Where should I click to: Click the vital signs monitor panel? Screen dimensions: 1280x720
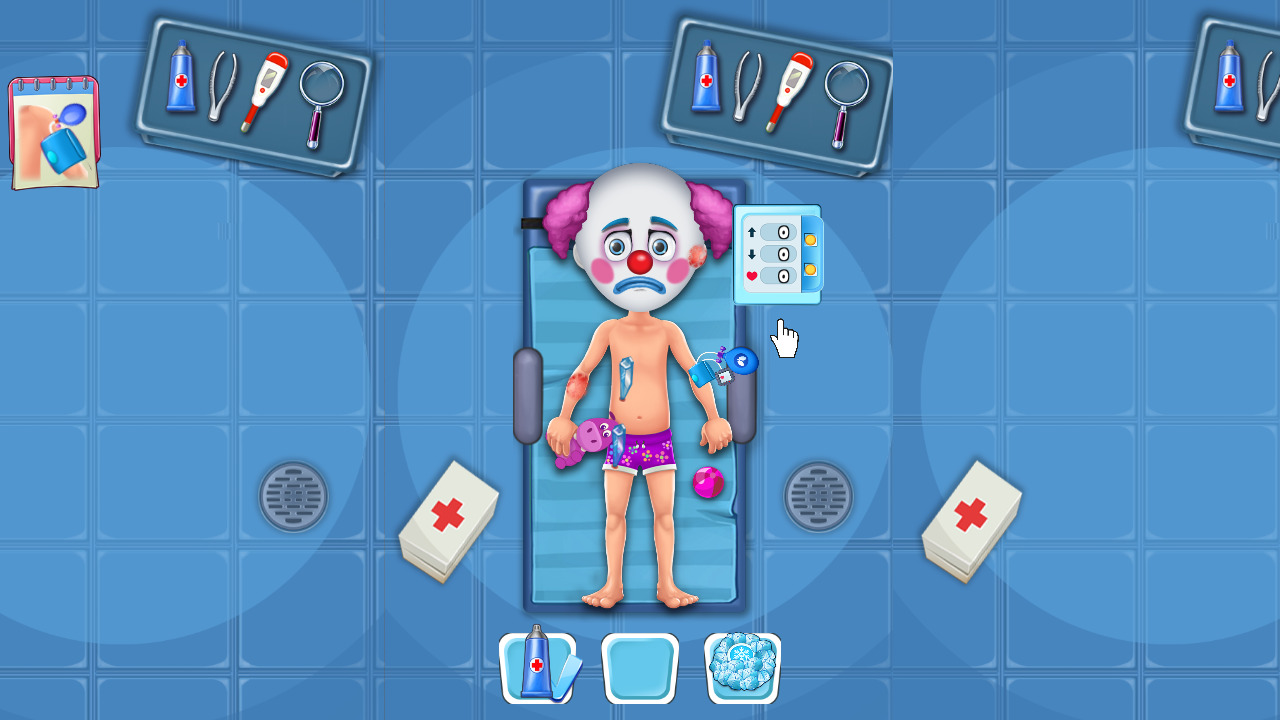pos(778,253)
